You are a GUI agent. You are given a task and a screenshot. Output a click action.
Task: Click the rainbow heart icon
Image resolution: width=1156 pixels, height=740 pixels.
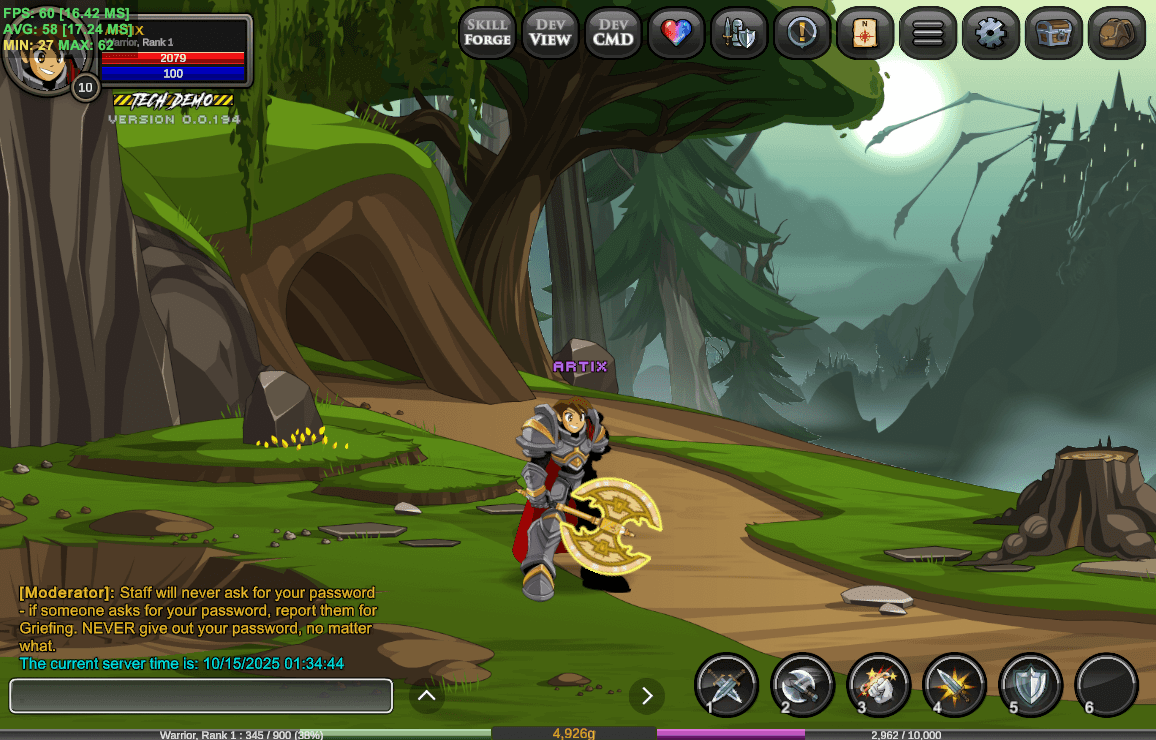[676, 33]
